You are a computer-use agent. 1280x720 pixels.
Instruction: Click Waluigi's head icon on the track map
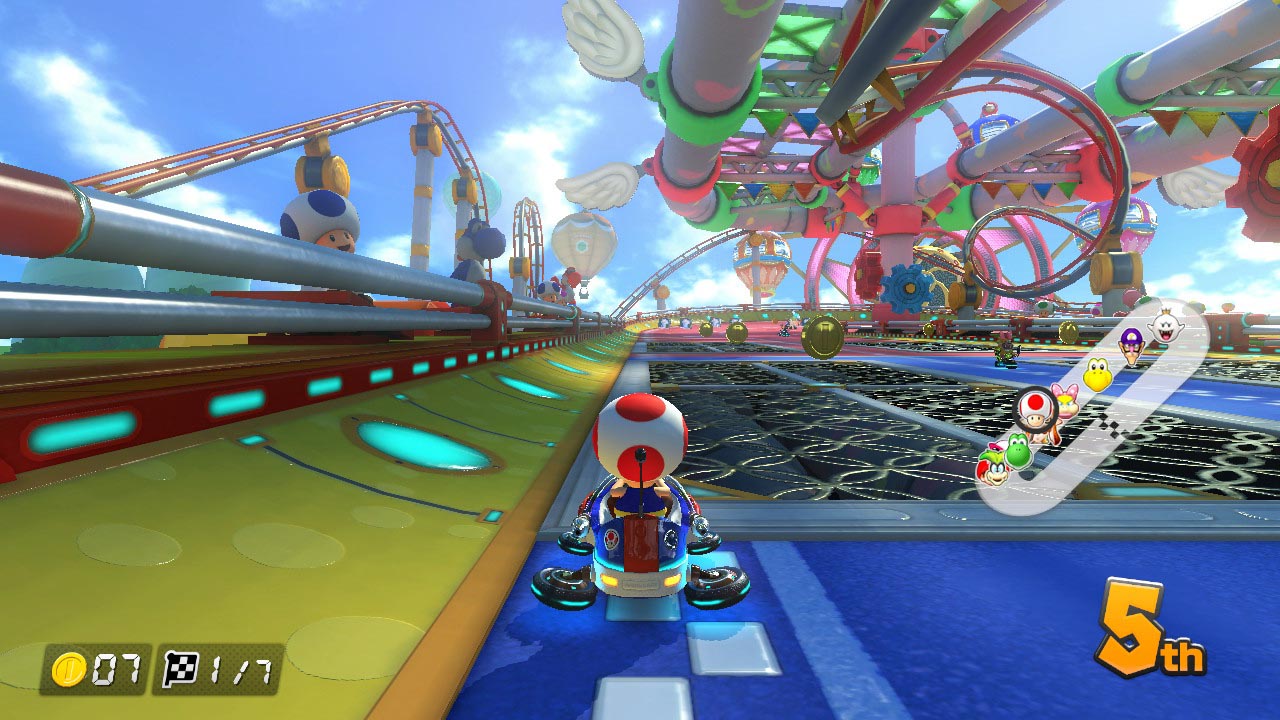click(x=1132, y=345)
